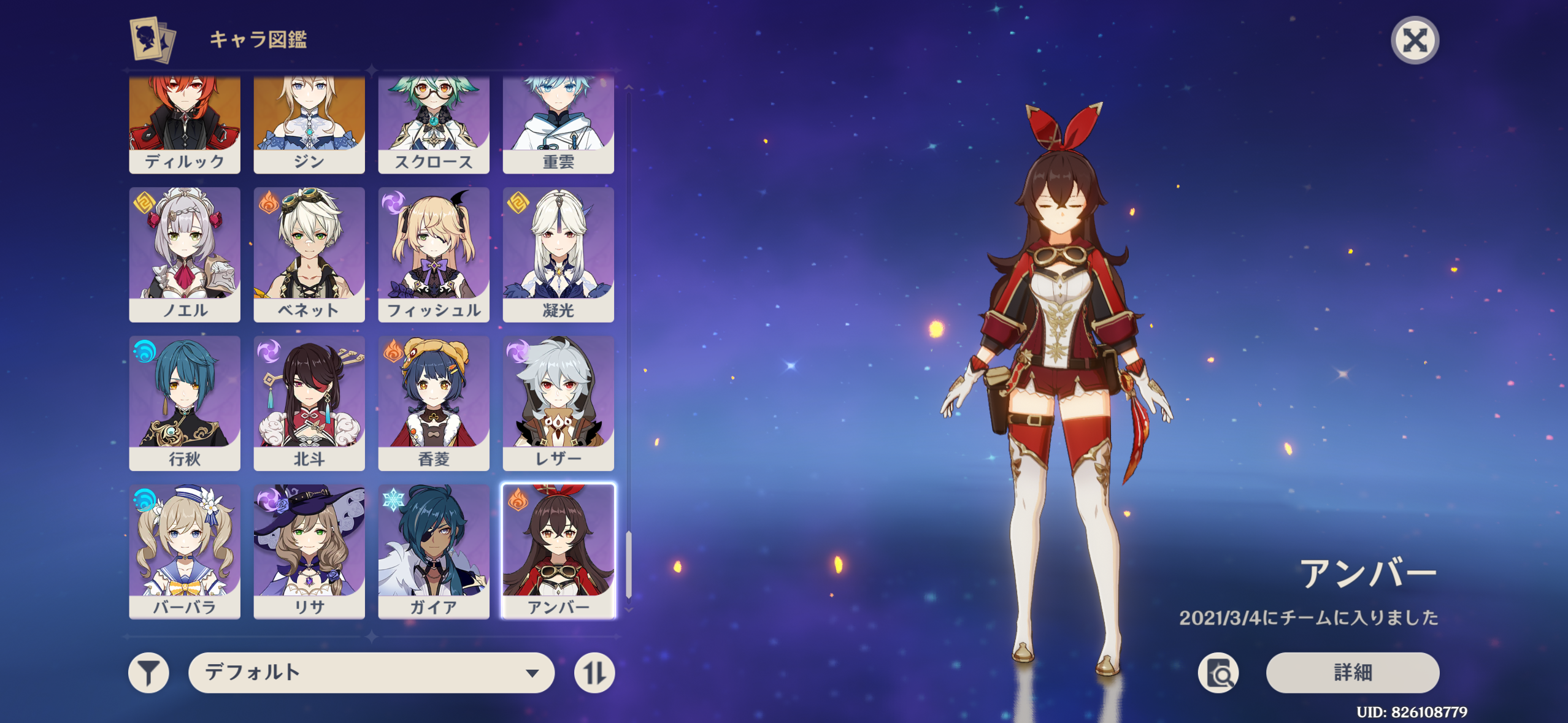
Task: Choose the リサ character card
Action: (309, 551)
